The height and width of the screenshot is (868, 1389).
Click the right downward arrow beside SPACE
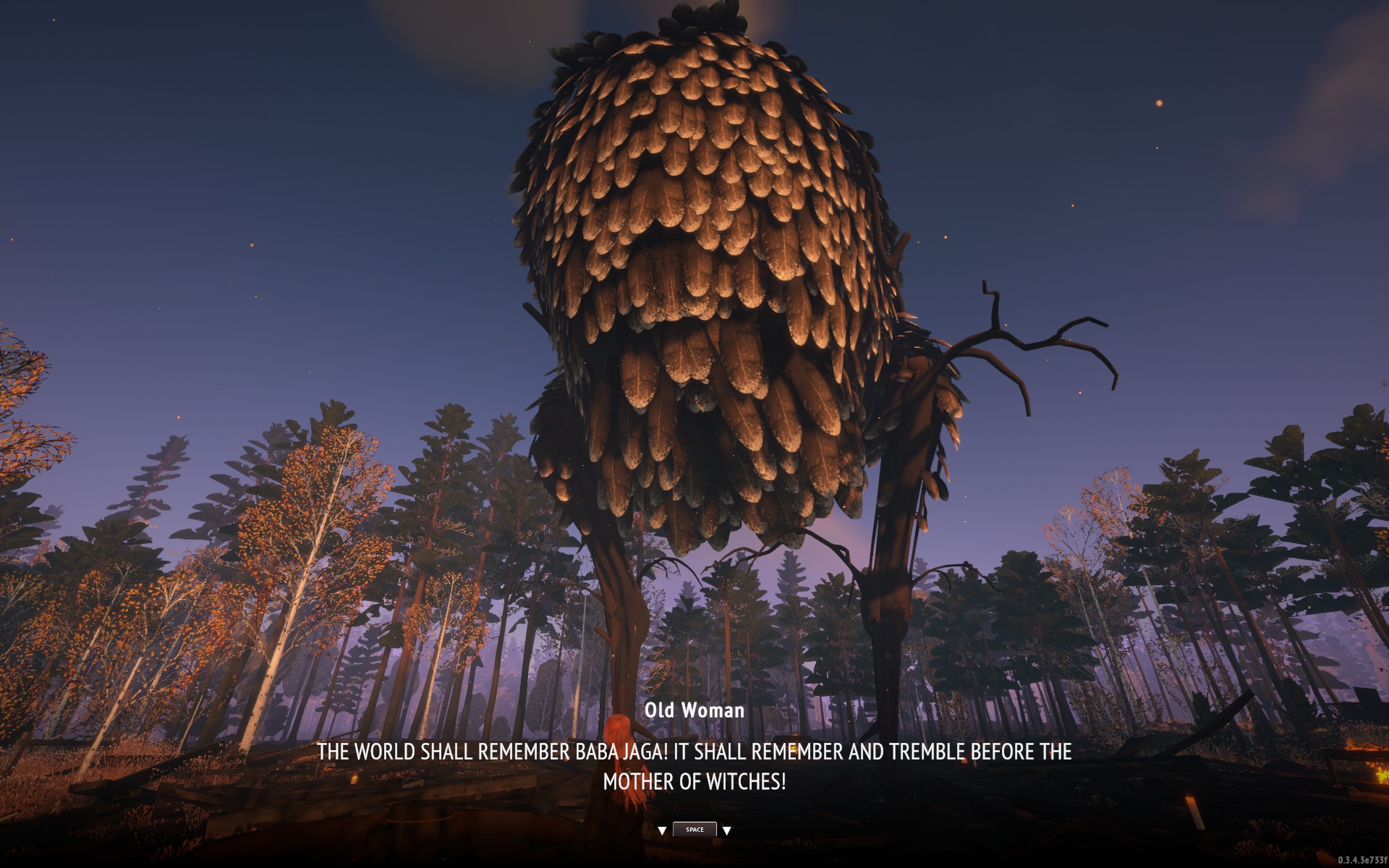[x=726, y=830]
